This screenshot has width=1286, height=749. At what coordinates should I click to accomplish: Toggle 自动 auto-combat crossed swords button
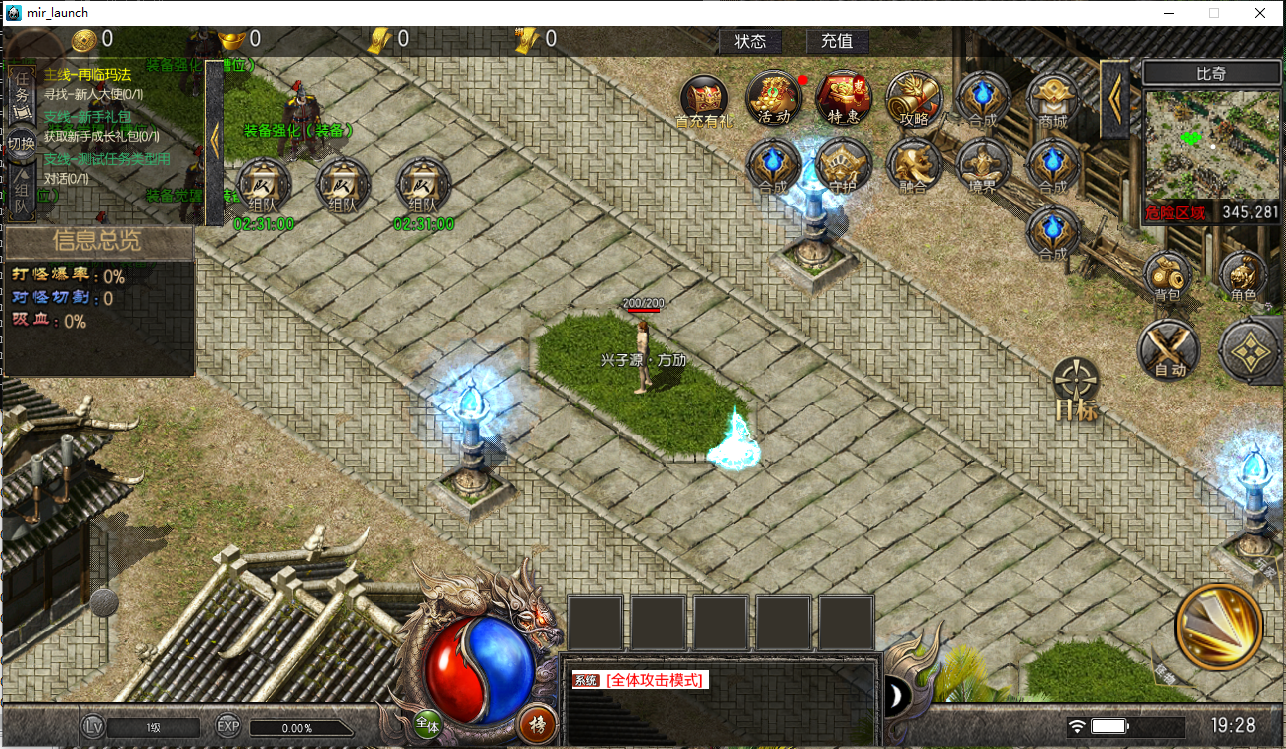tap(1169, 350)
